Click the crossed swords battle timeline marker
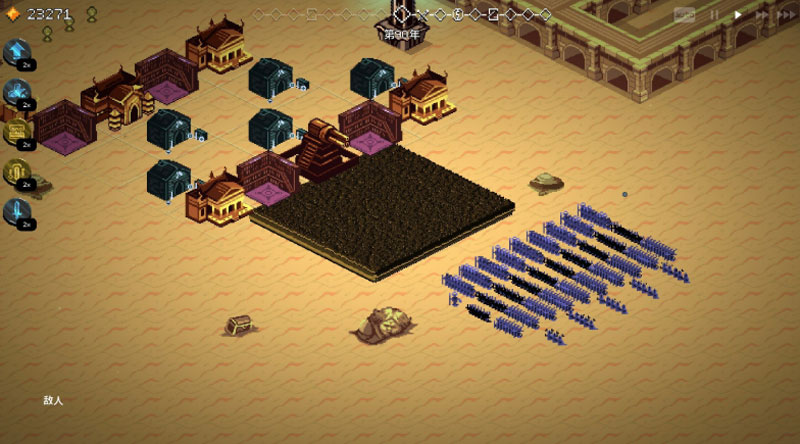The image size is (800, 444). coord(422,15)
